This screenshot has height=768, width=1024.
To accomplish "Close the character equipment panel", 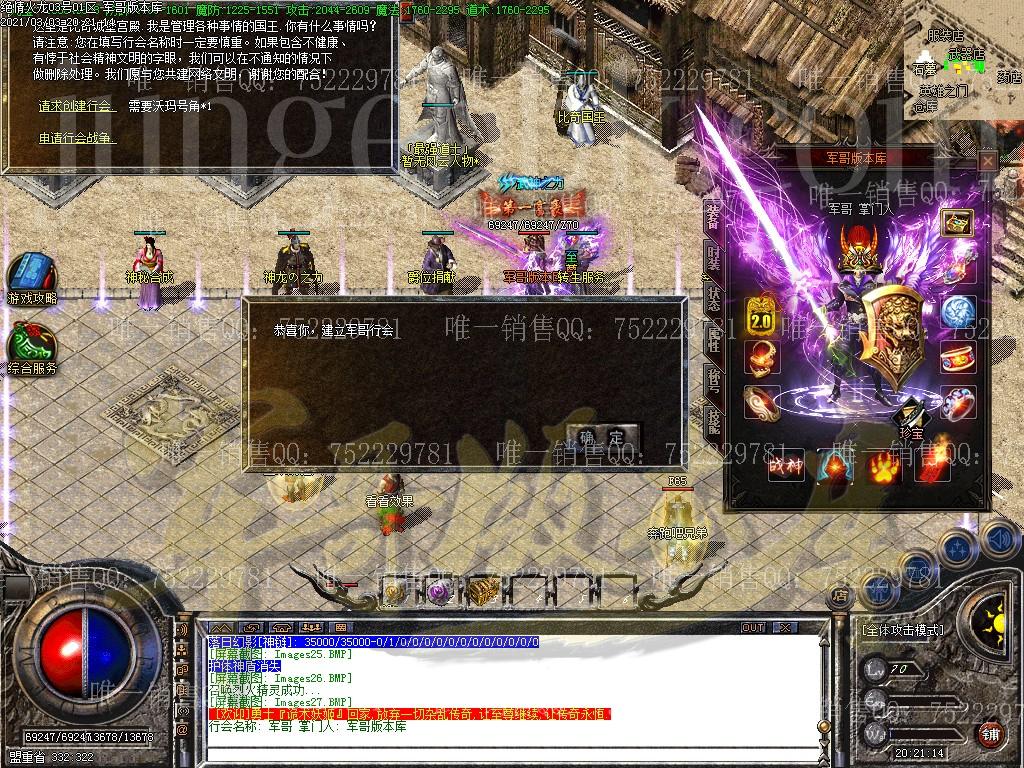I will (988, 160).
